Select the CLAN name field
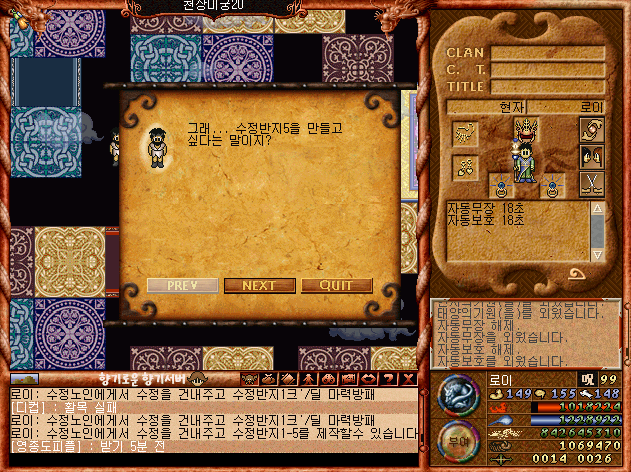 [x=547, y=53]
